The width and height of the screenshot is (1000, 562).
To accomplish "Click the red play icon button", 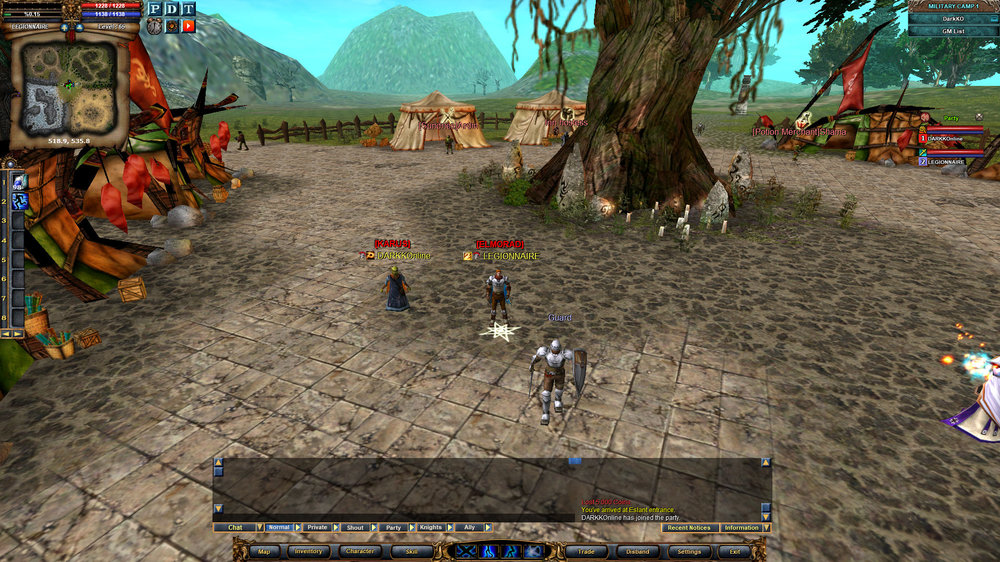I will click(188, 25).
